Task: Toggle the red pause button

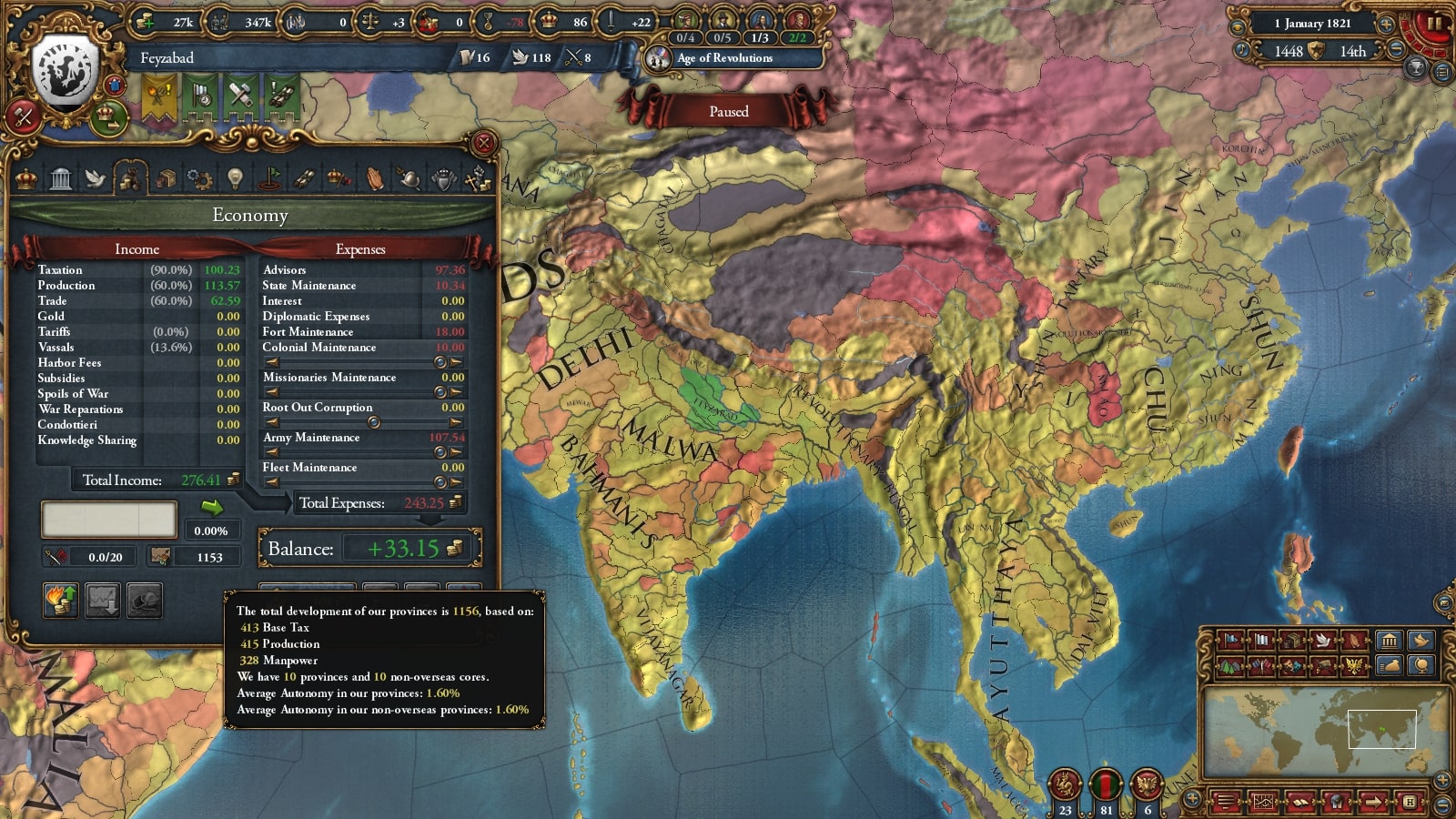Action: [1432, 25]
